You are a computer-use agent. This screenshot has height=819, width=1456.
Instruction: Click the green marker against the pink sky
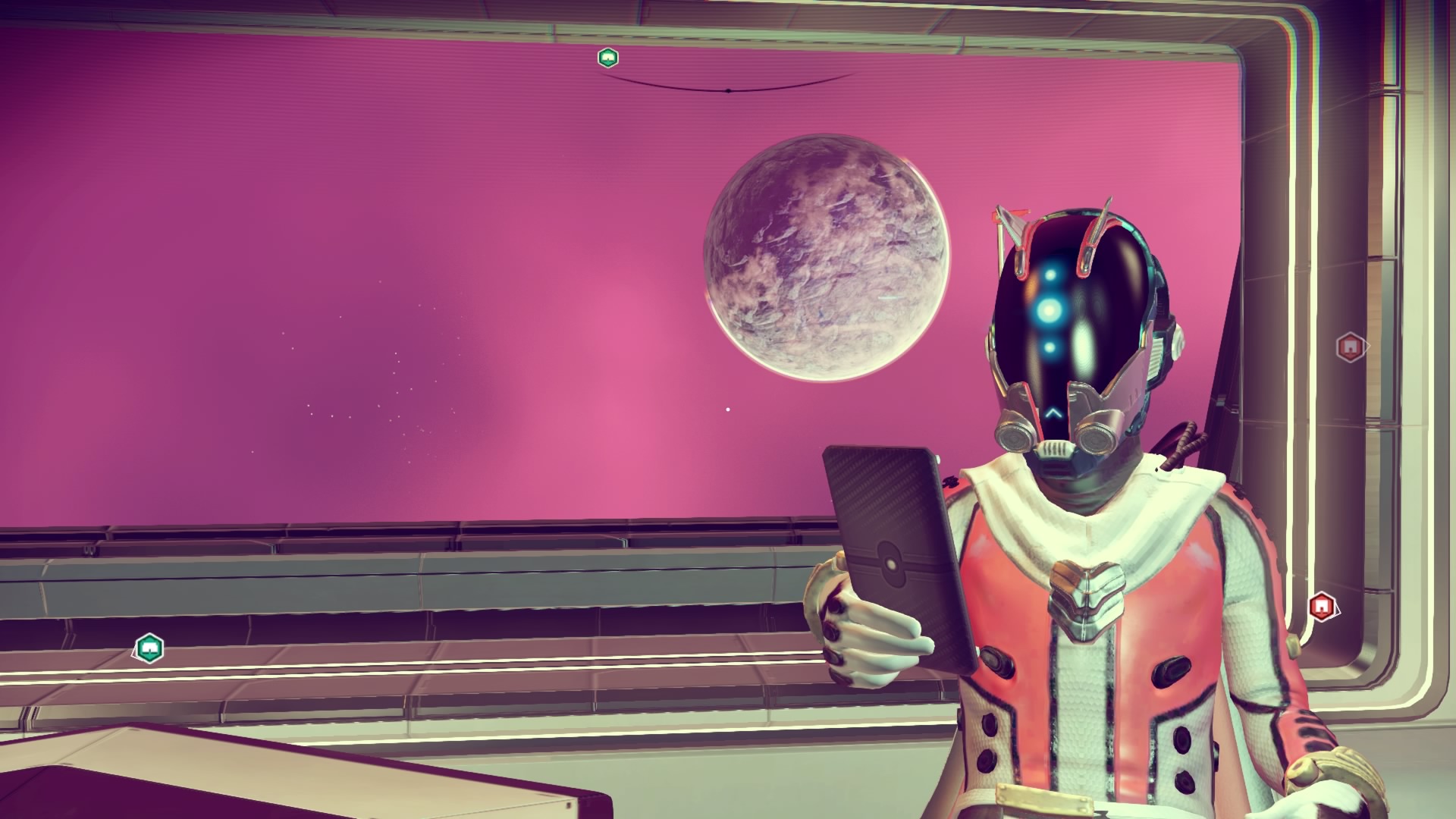coord(607,58)
